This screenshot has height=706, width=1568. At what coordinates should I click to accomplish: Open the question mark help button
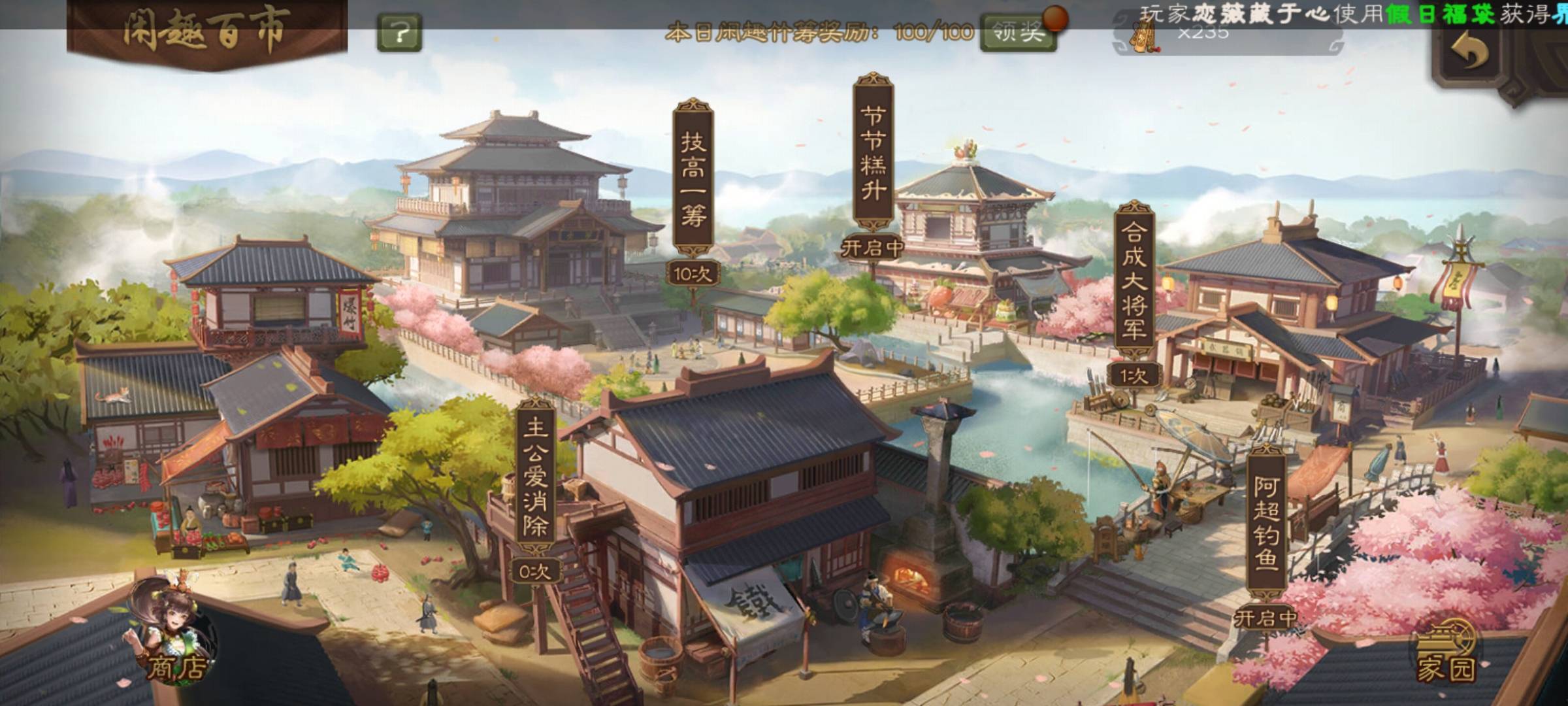pos(399,31)
